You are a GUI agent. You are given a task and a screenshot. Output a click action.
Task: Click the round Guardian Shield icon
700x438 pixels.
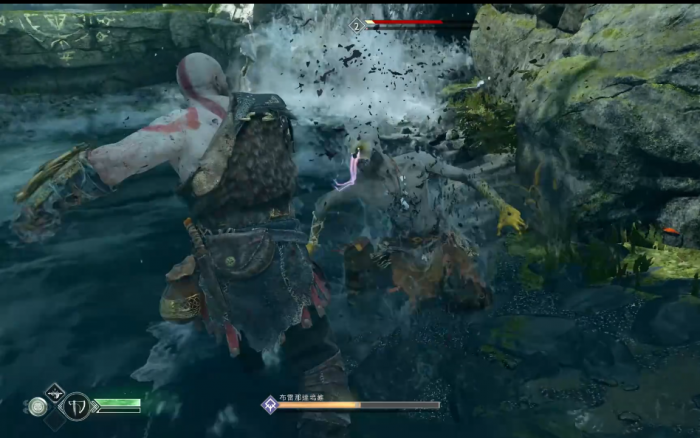click(38, 407)
